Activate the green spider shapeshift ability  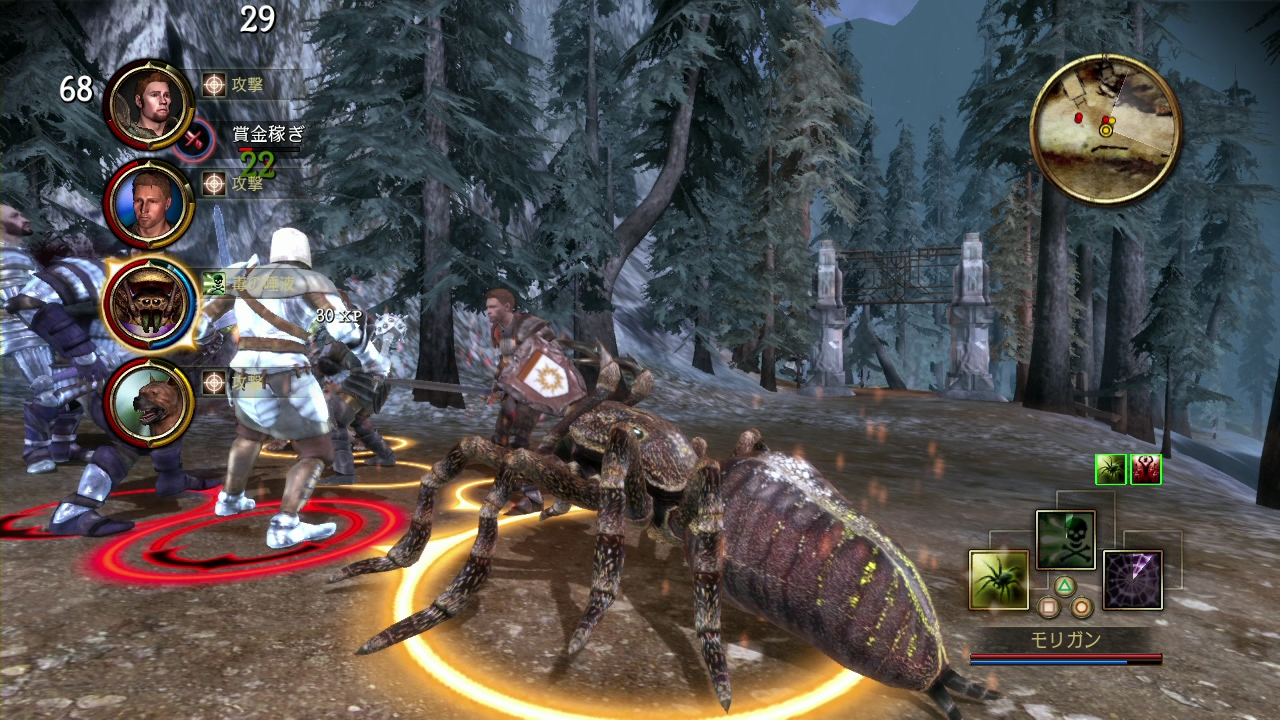pos(998,580)
